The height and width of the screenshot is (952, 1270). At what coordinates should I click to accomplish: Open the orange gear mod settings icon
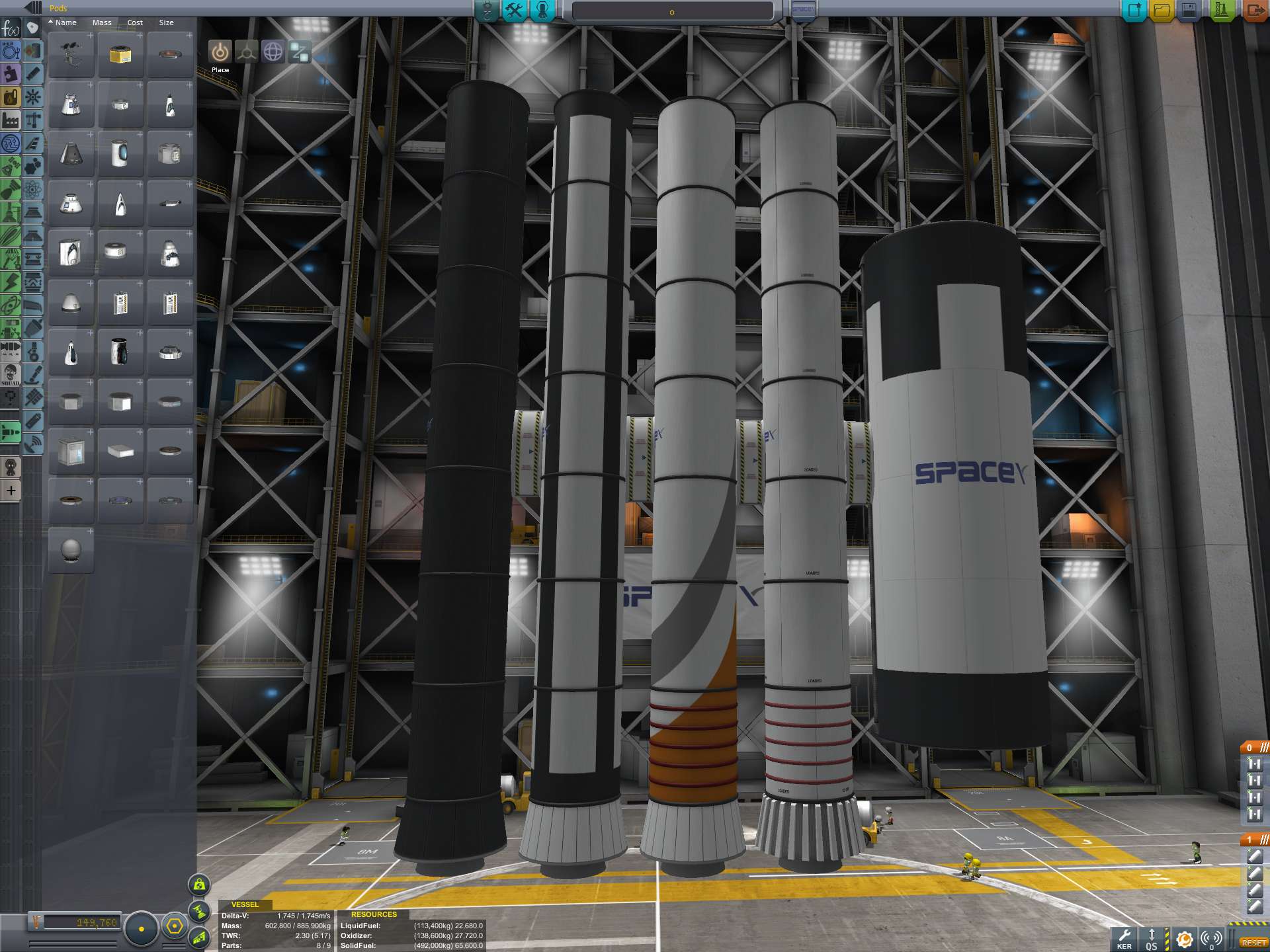[1185, 938]
